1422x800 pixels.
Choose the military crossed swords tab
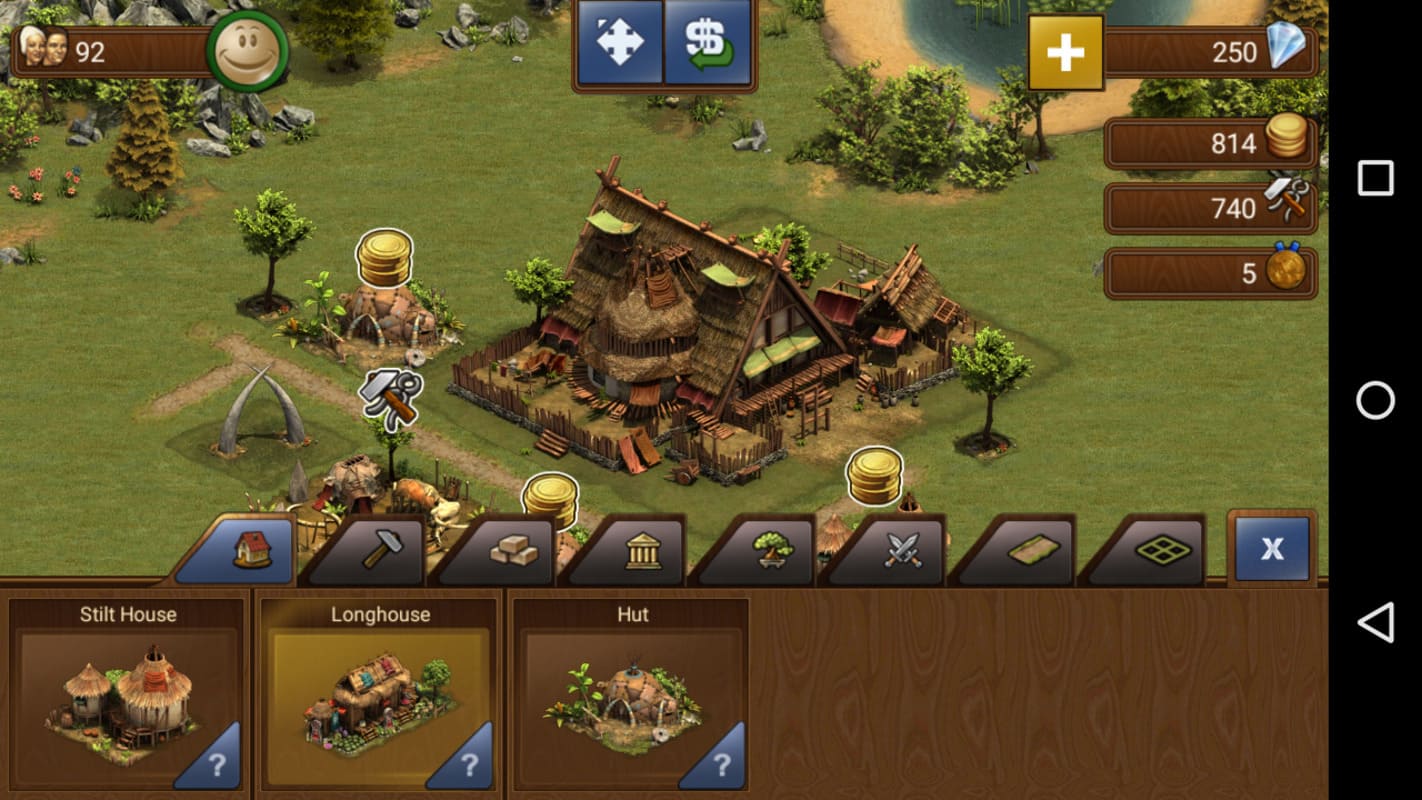pos(901,550)
